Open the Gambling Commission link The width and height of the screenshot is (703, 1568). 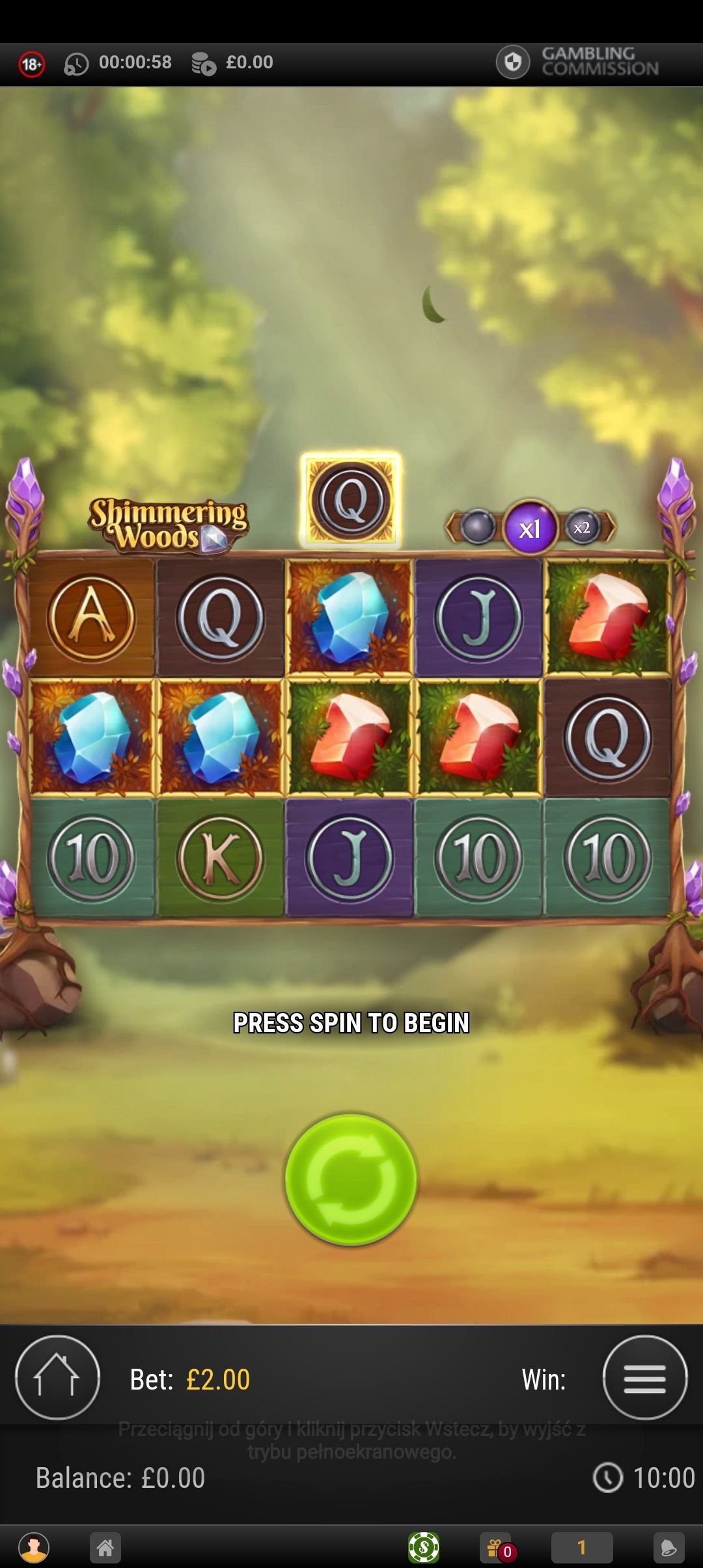(578, 62)
